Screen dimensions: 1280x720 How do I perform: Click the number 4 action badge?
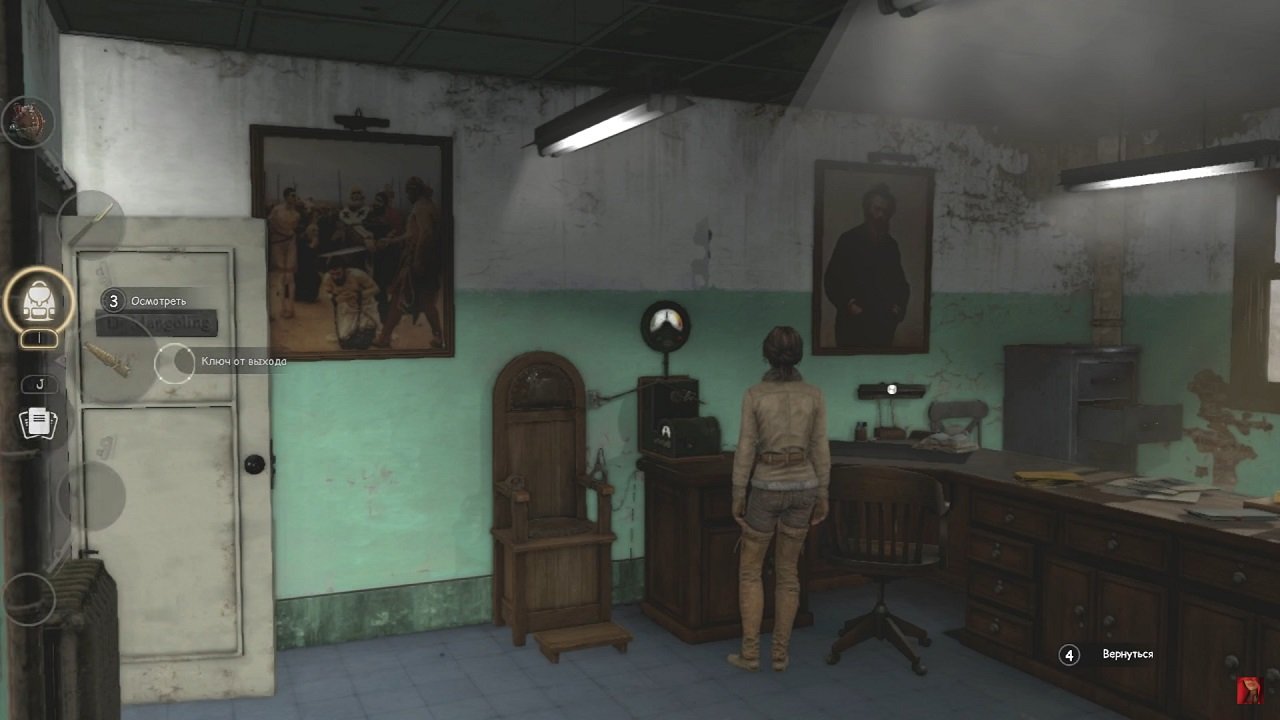[1069, 655]
